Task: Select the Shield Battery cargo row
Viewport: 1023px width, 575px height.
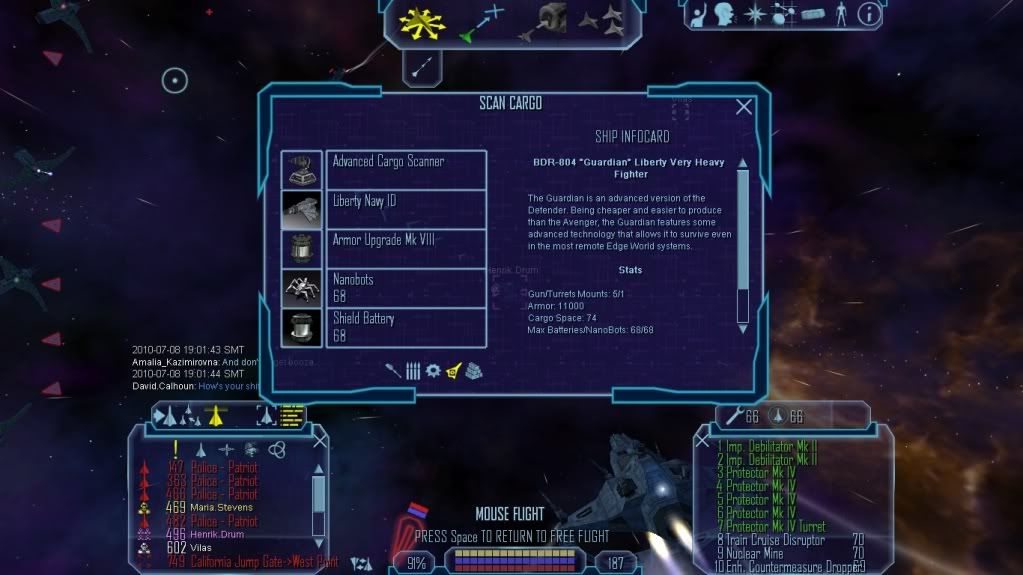Action: (x=406, y=327)
